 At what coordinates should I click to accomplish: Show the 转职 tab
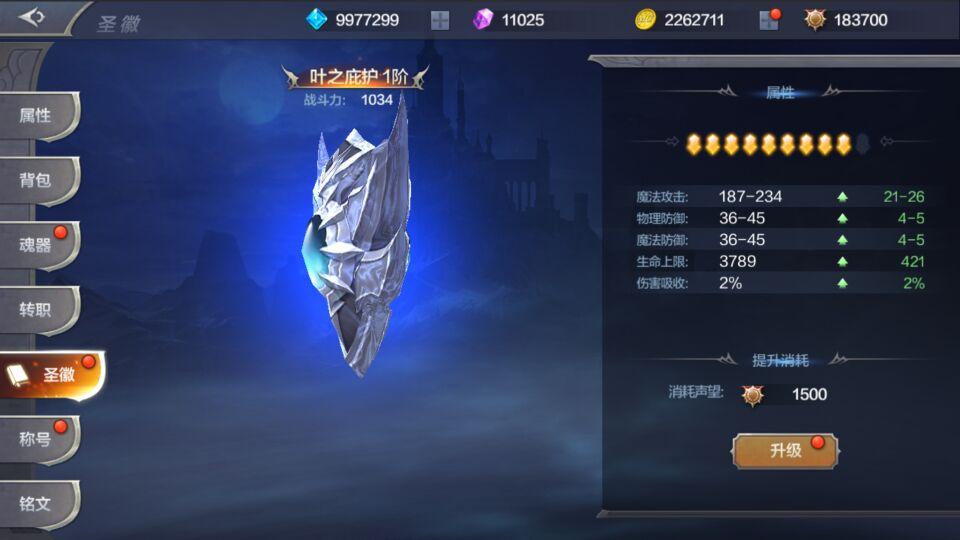point(36,310)
